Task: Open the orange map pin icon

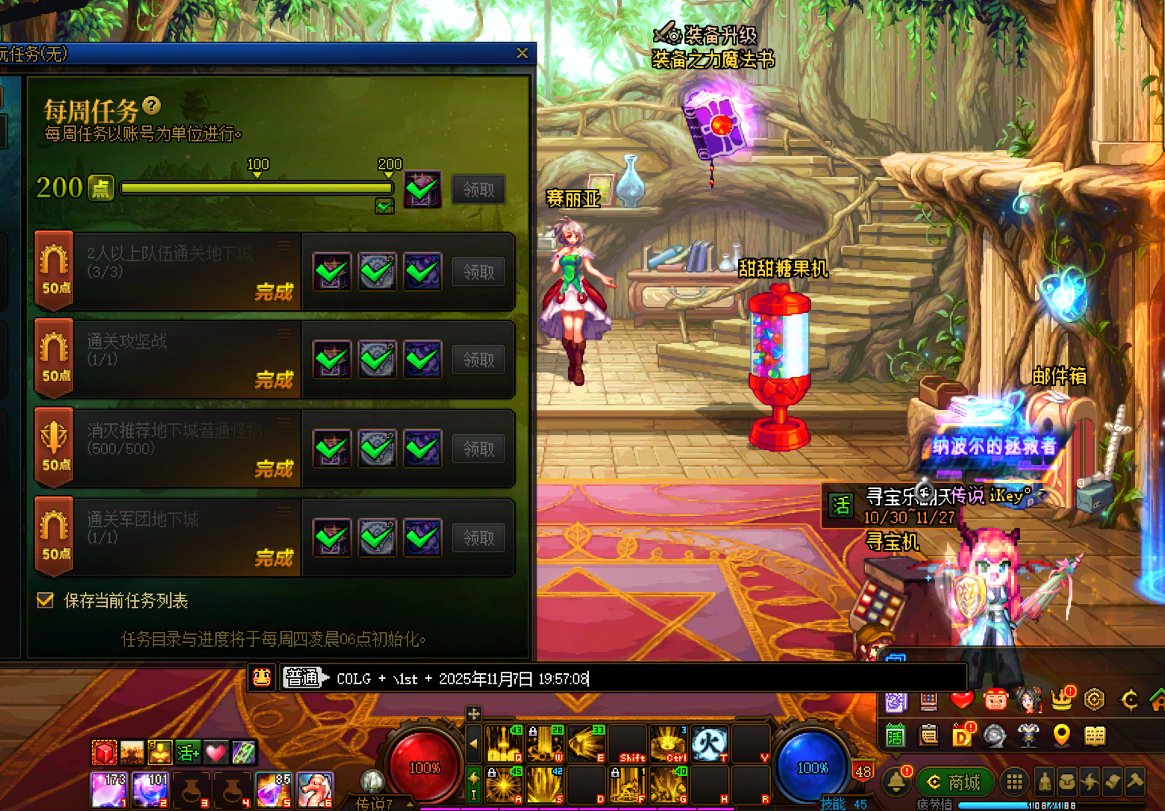Action: point(1061,736)
